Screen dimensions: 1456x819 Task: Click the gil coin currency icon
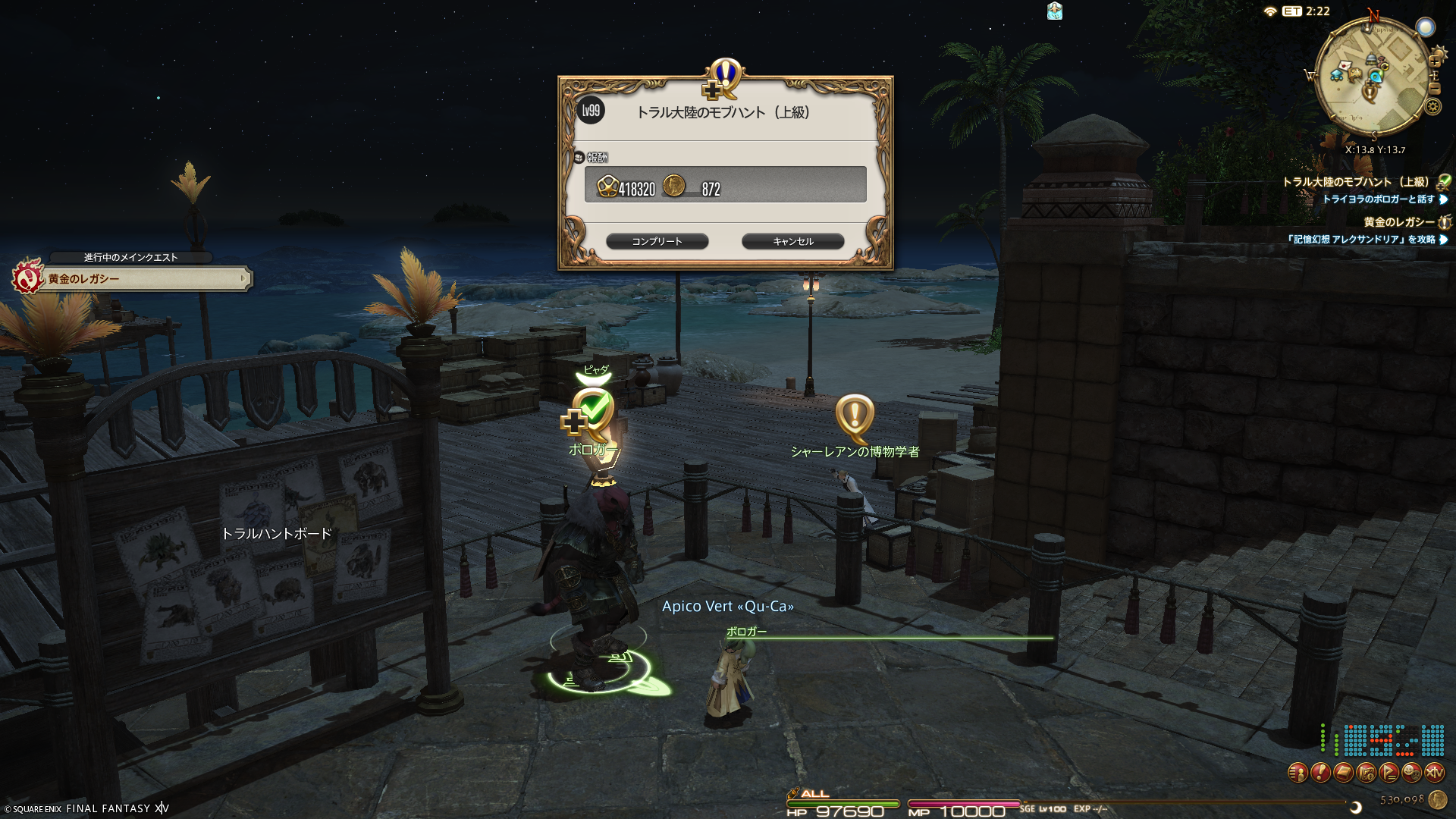point(1437,799)
